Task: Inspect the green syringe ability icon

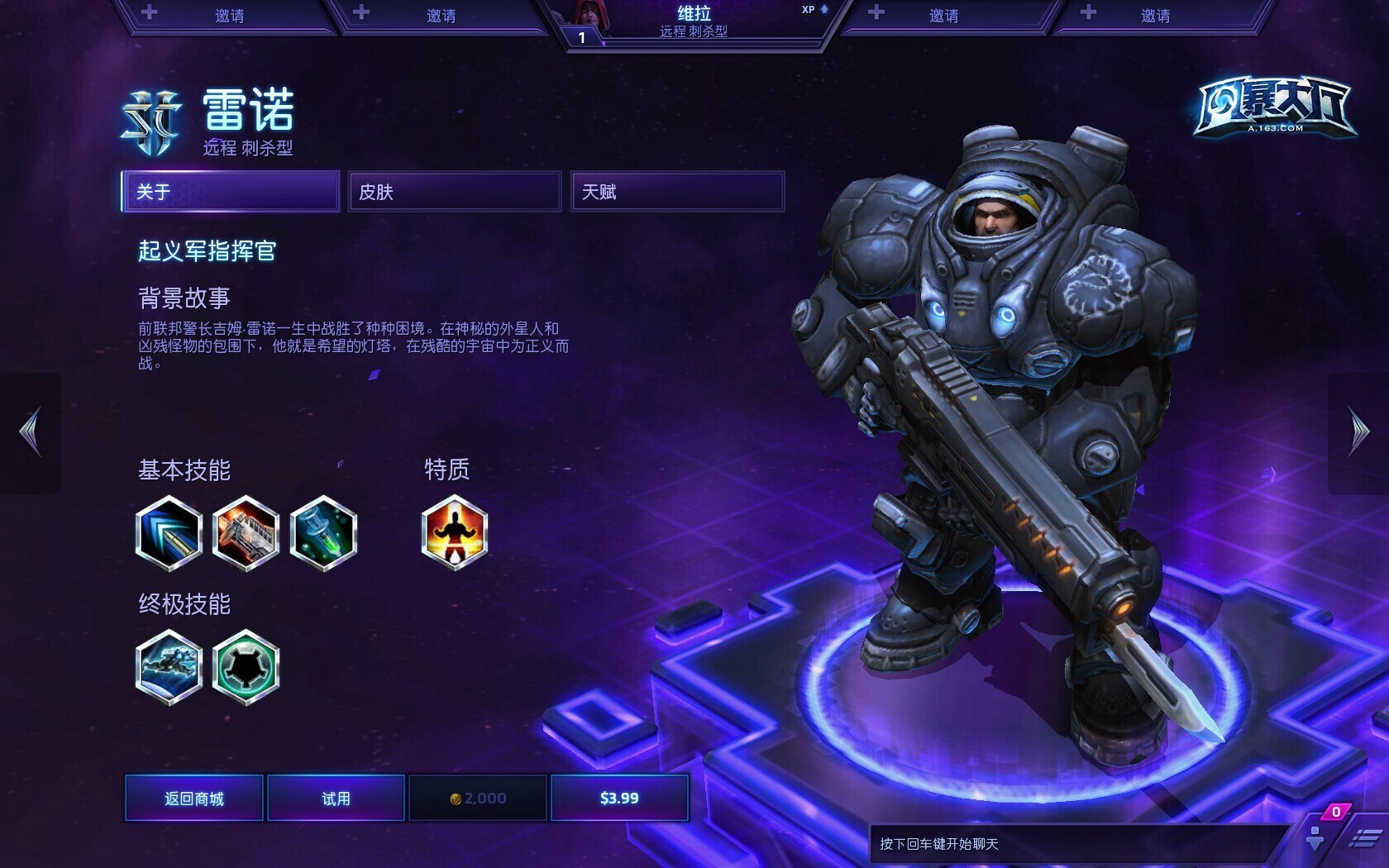Action: (x=323, y=533)
